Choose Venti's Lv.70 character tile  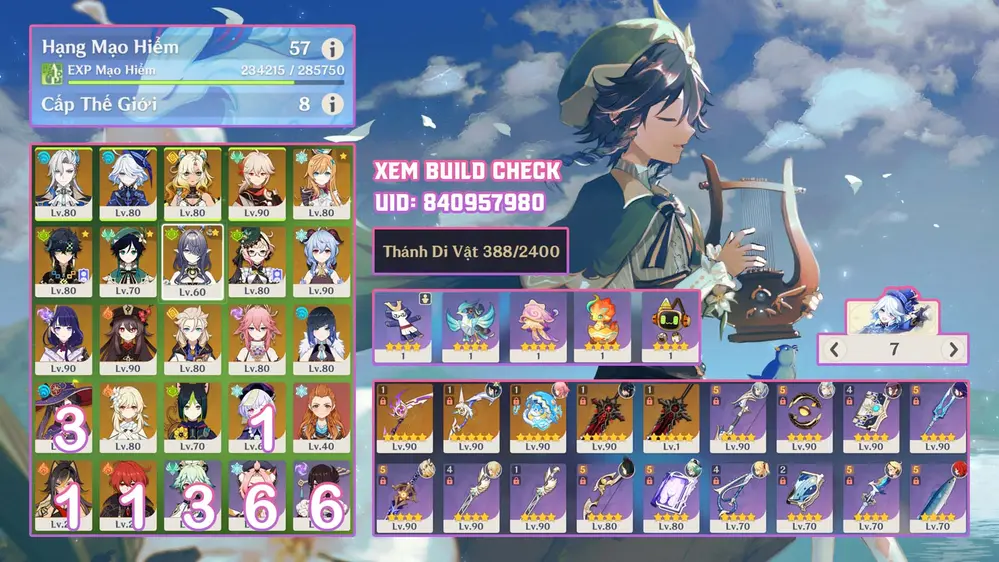pos(128,260)
